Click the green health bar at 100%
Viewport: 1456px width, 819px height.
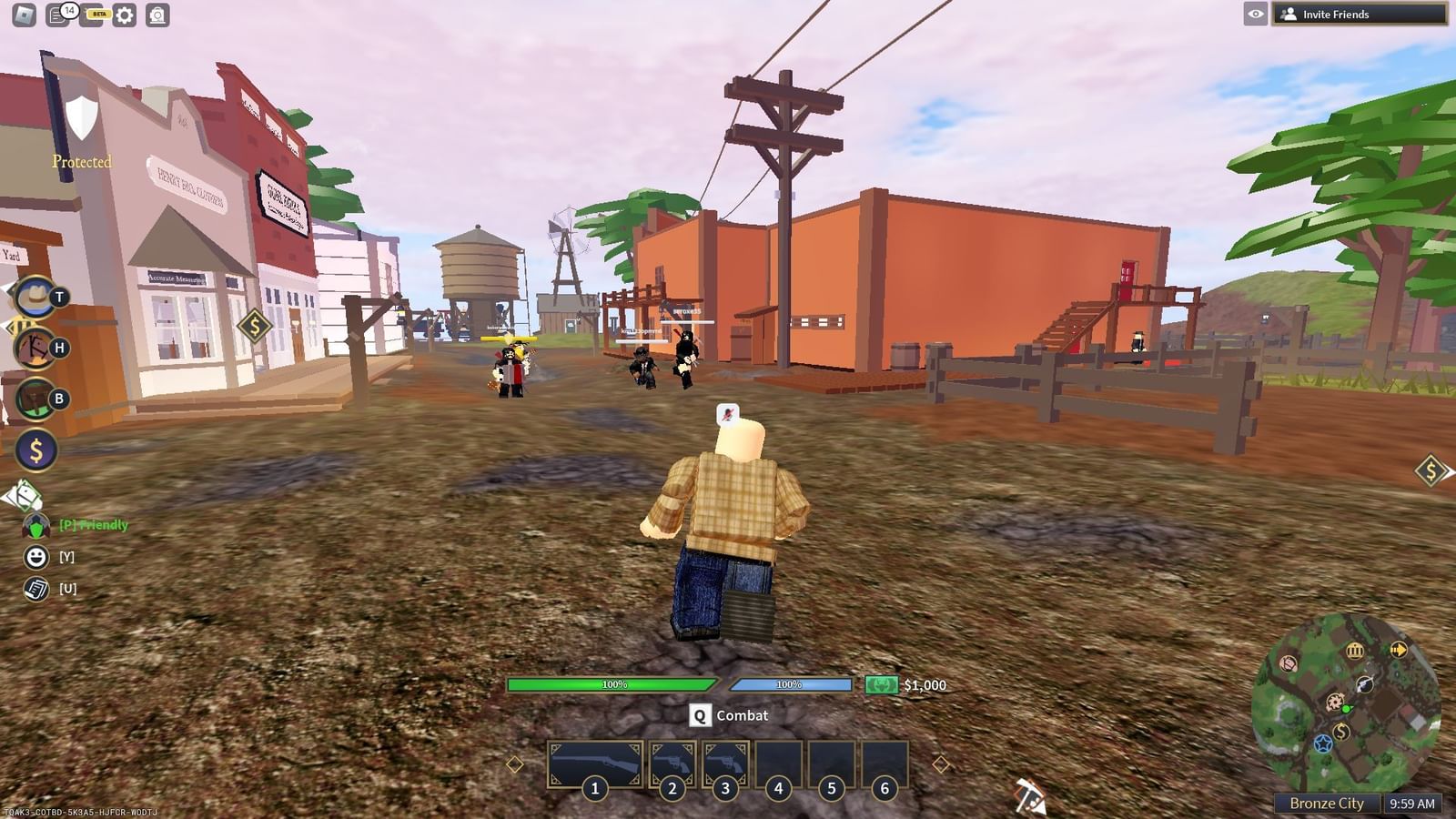pyautogui.click(x=610, y=683)
